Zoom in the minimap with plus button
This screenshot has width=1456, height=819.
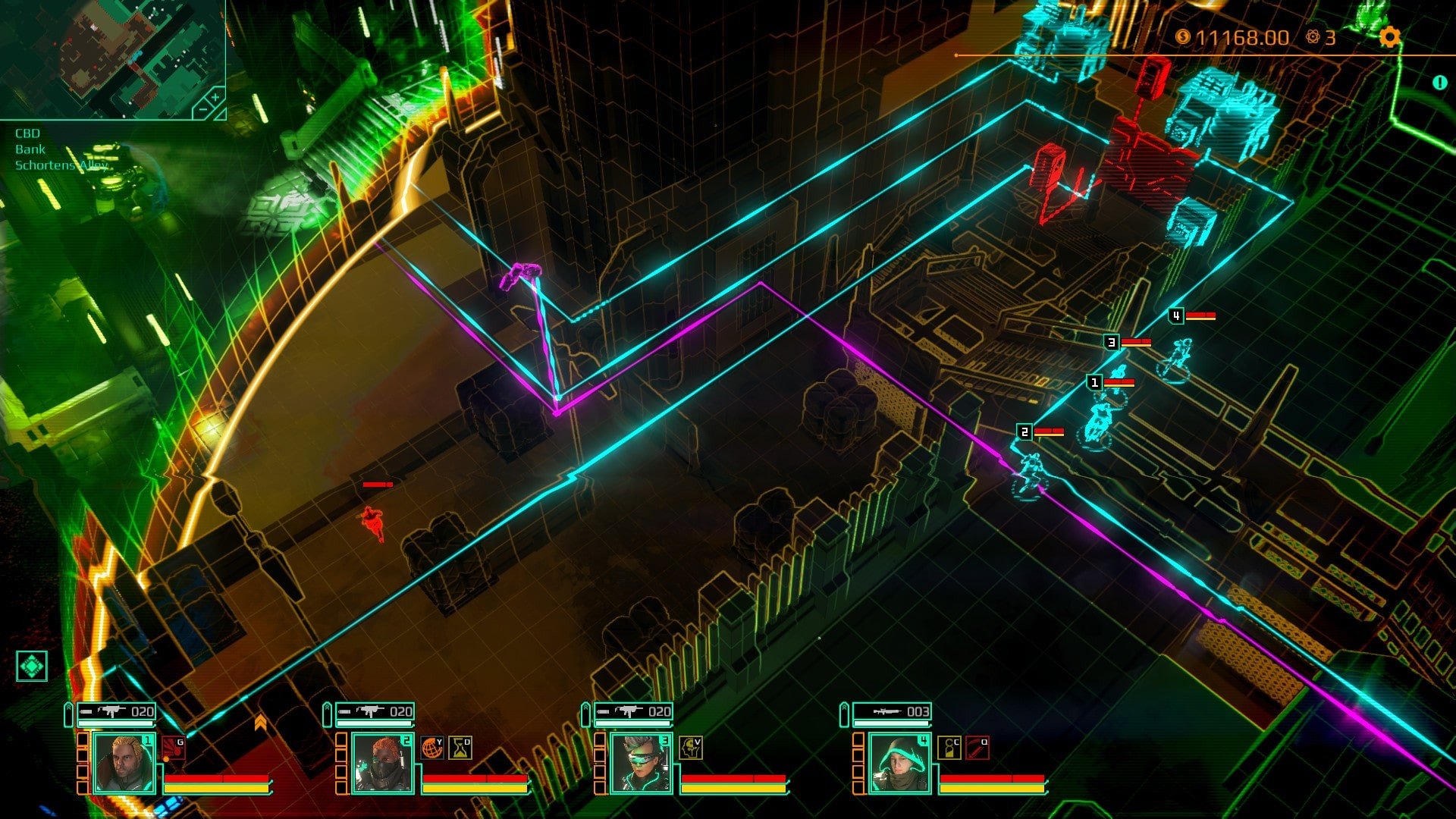215,98
